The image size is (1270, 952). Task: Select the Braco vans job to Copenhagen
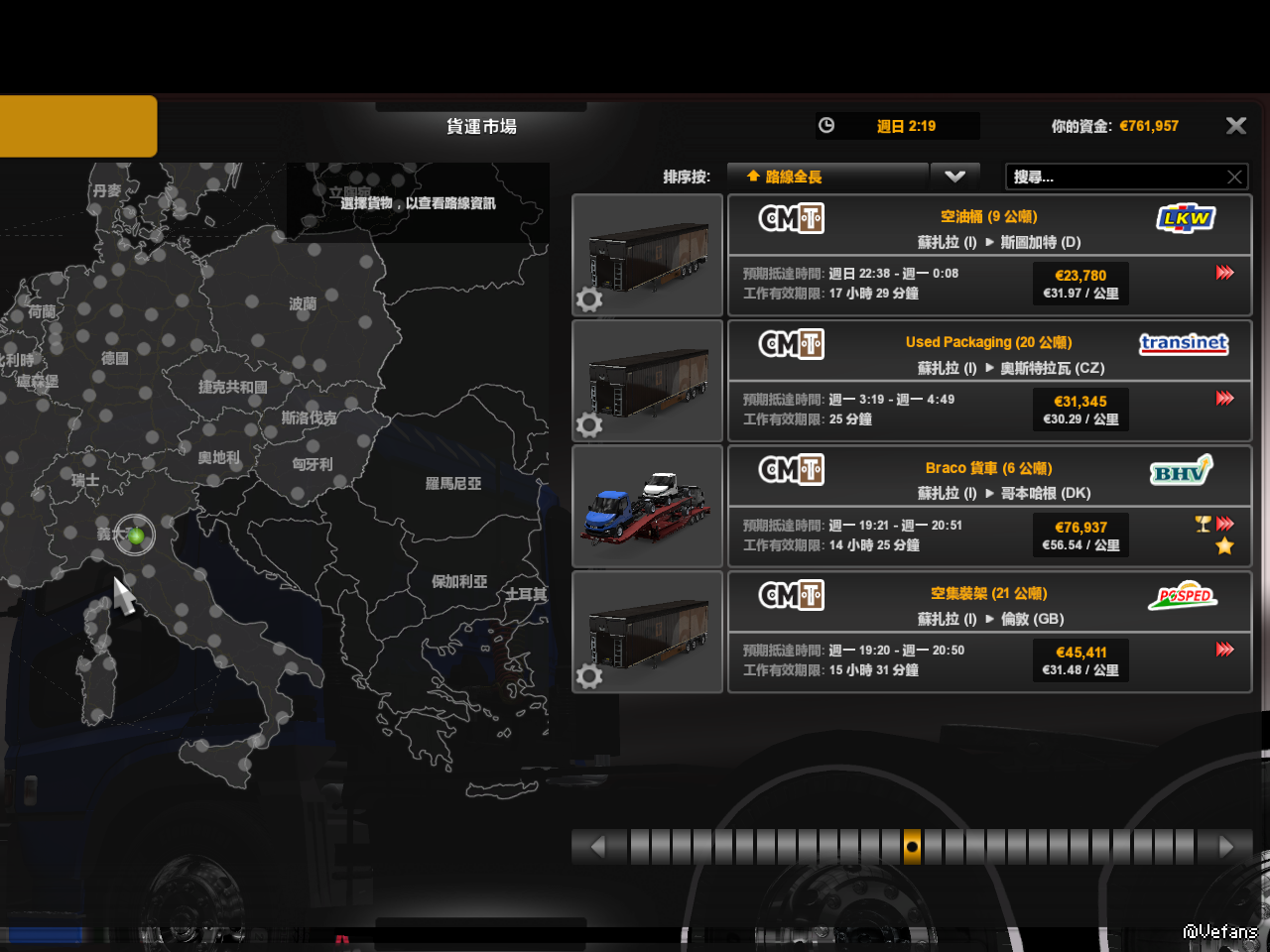[989, 507]
